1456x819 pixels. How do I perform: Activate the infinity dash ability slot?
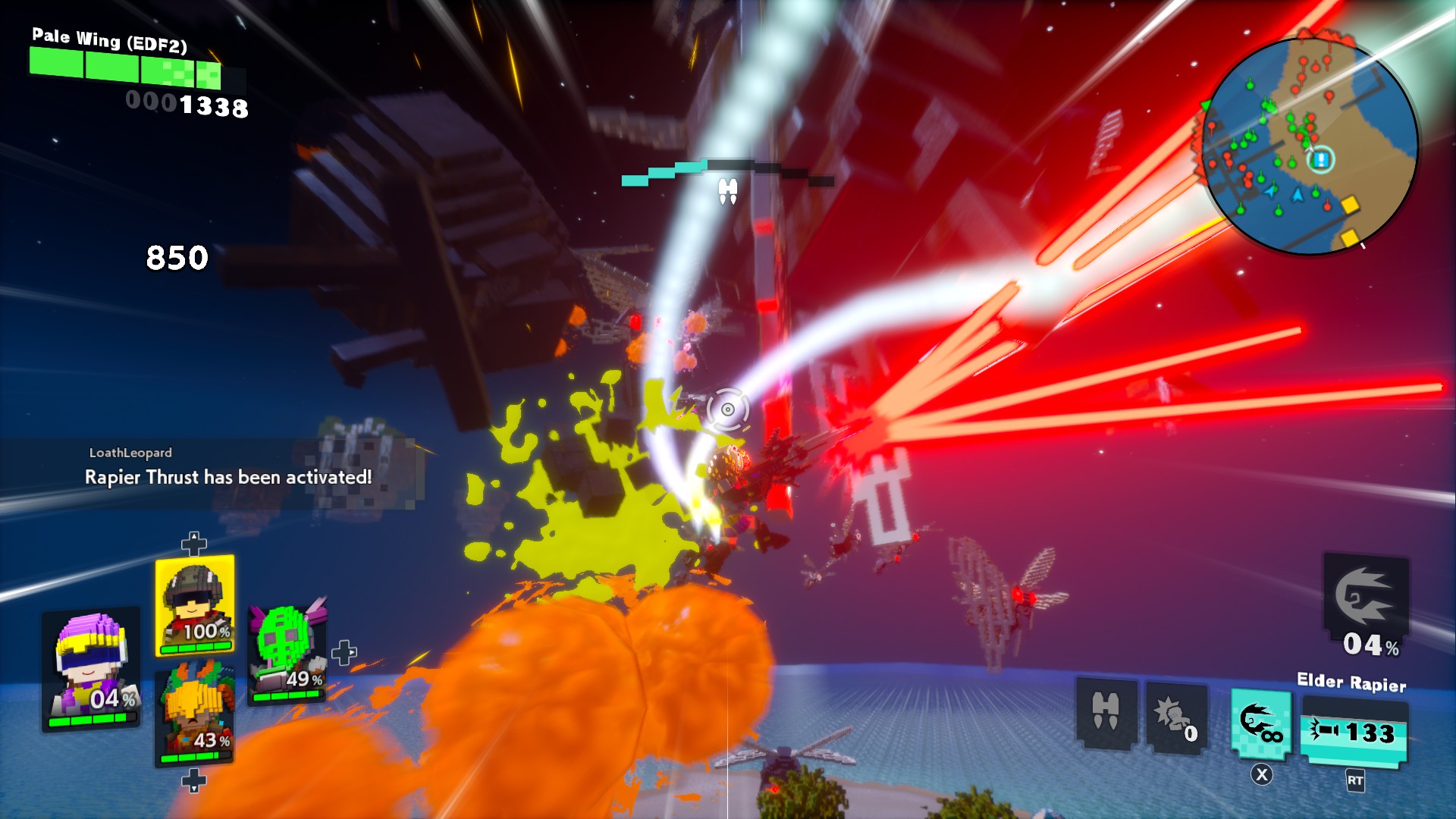(1260, 723)
